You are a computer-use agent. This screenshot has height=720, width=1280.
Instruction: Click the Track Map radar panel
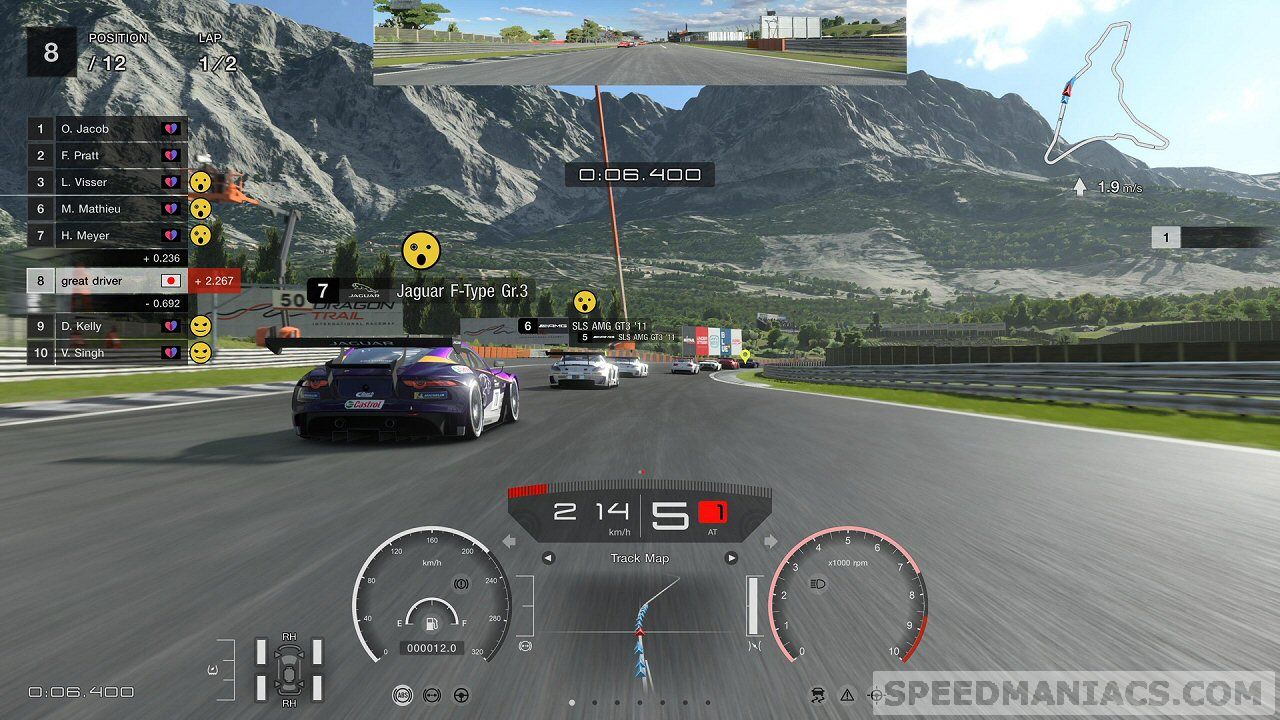tap(640, 625)
